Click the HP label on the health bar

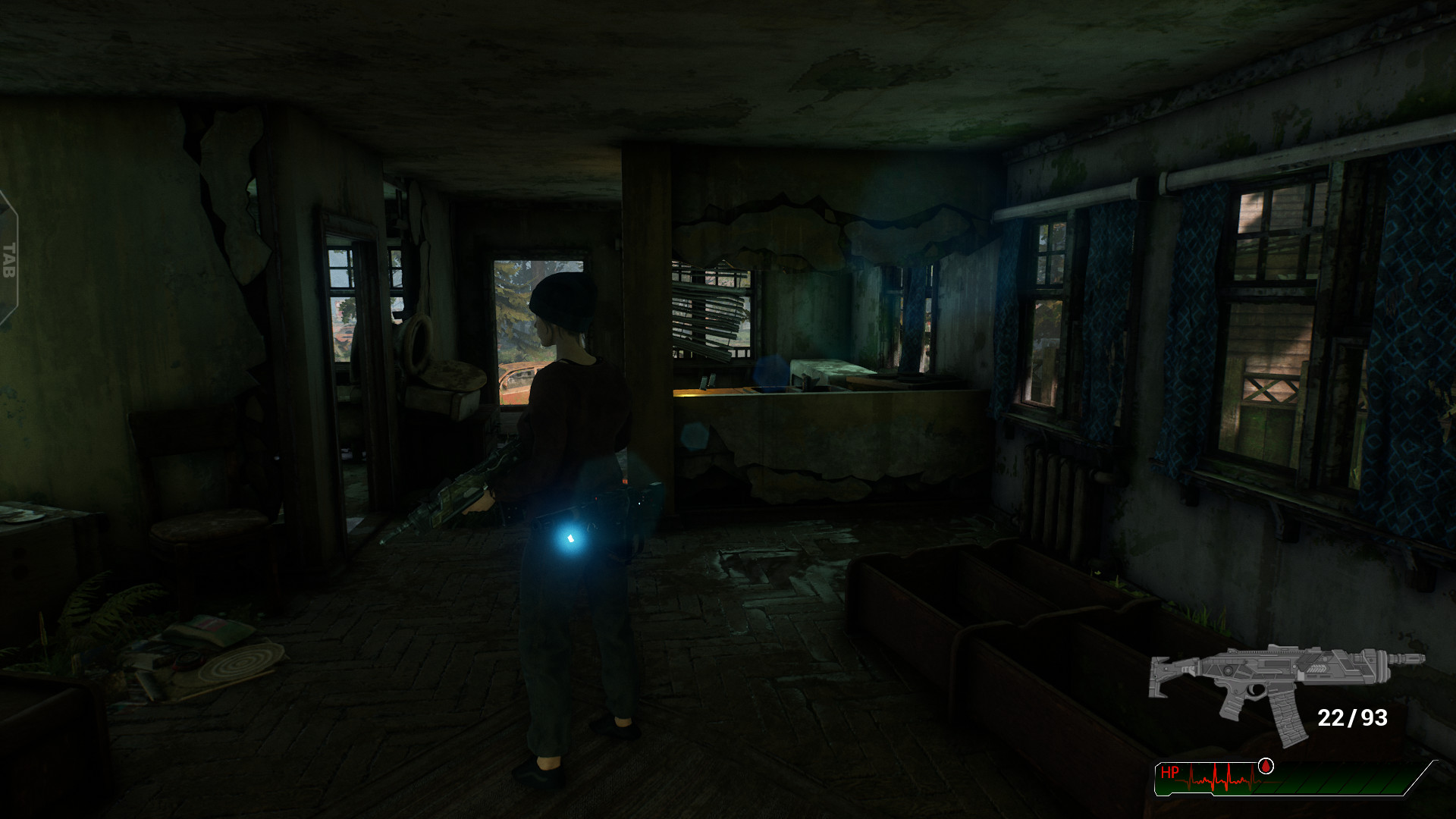coord(1170,770)
